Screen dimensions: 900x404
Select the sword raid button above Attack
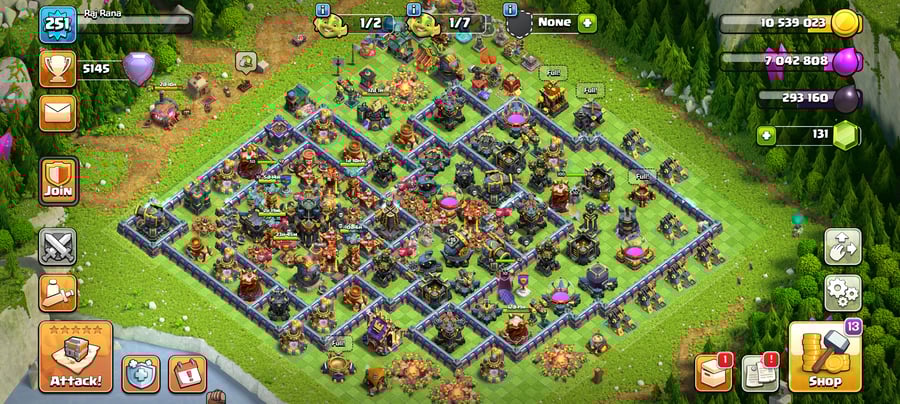click(57, 292)
